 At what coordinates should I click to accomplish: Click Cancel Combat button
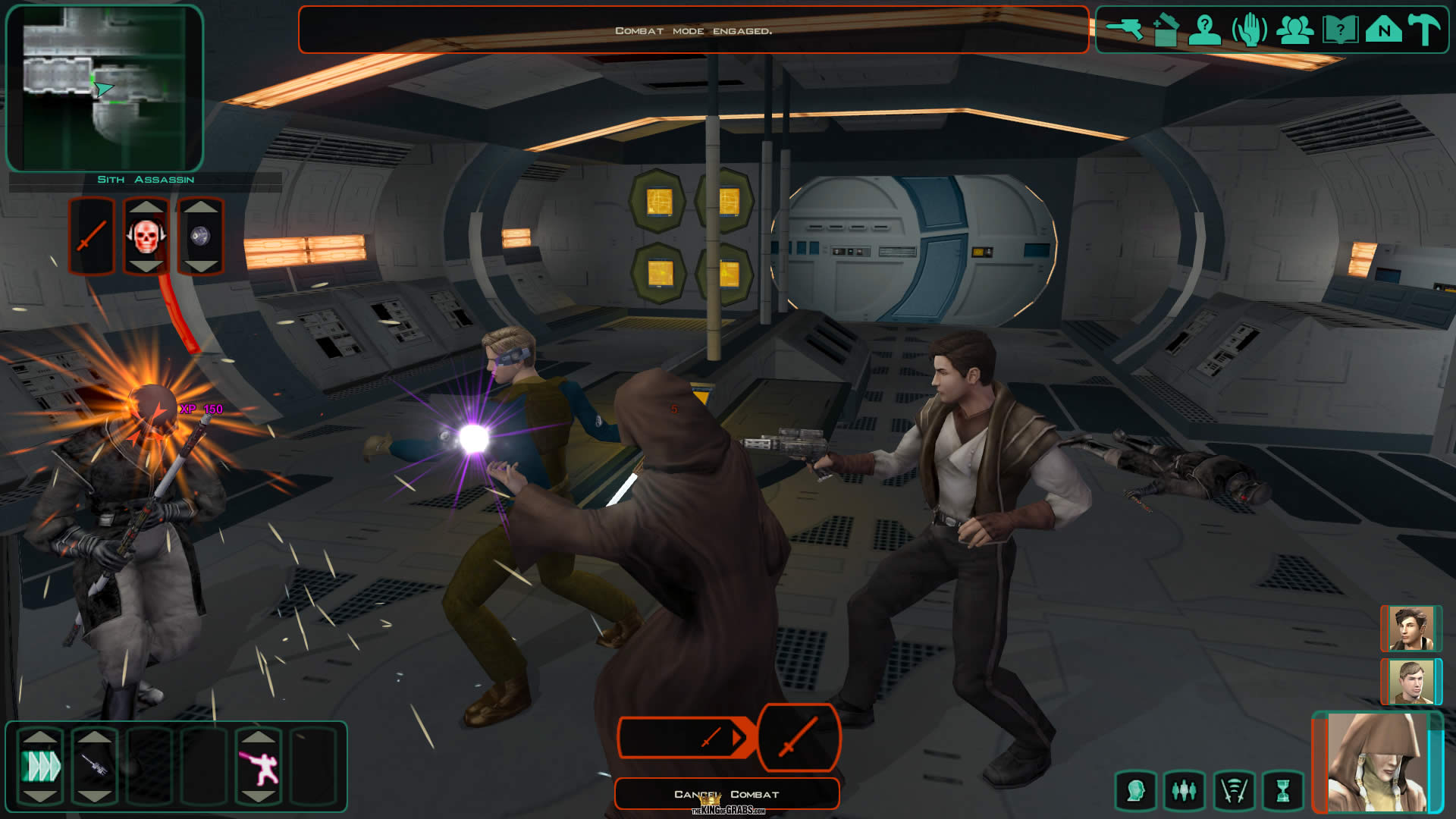pyautogui.click(x=726, y=794)
